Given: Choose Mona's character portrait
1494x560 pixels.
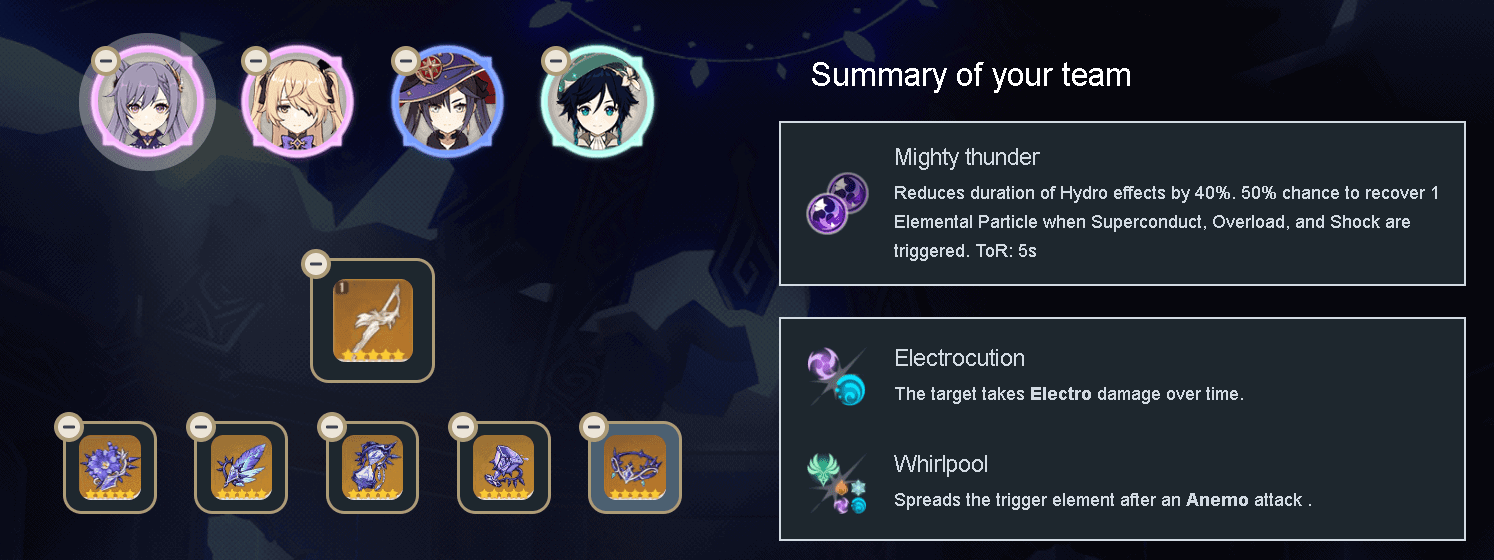Looking at the screenshot, I should tap(447, 103).
